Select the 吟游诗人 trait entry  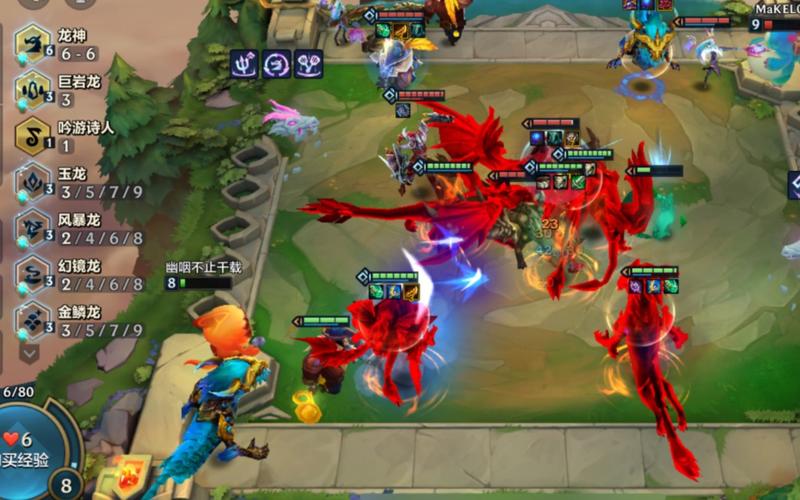point(34,136)
